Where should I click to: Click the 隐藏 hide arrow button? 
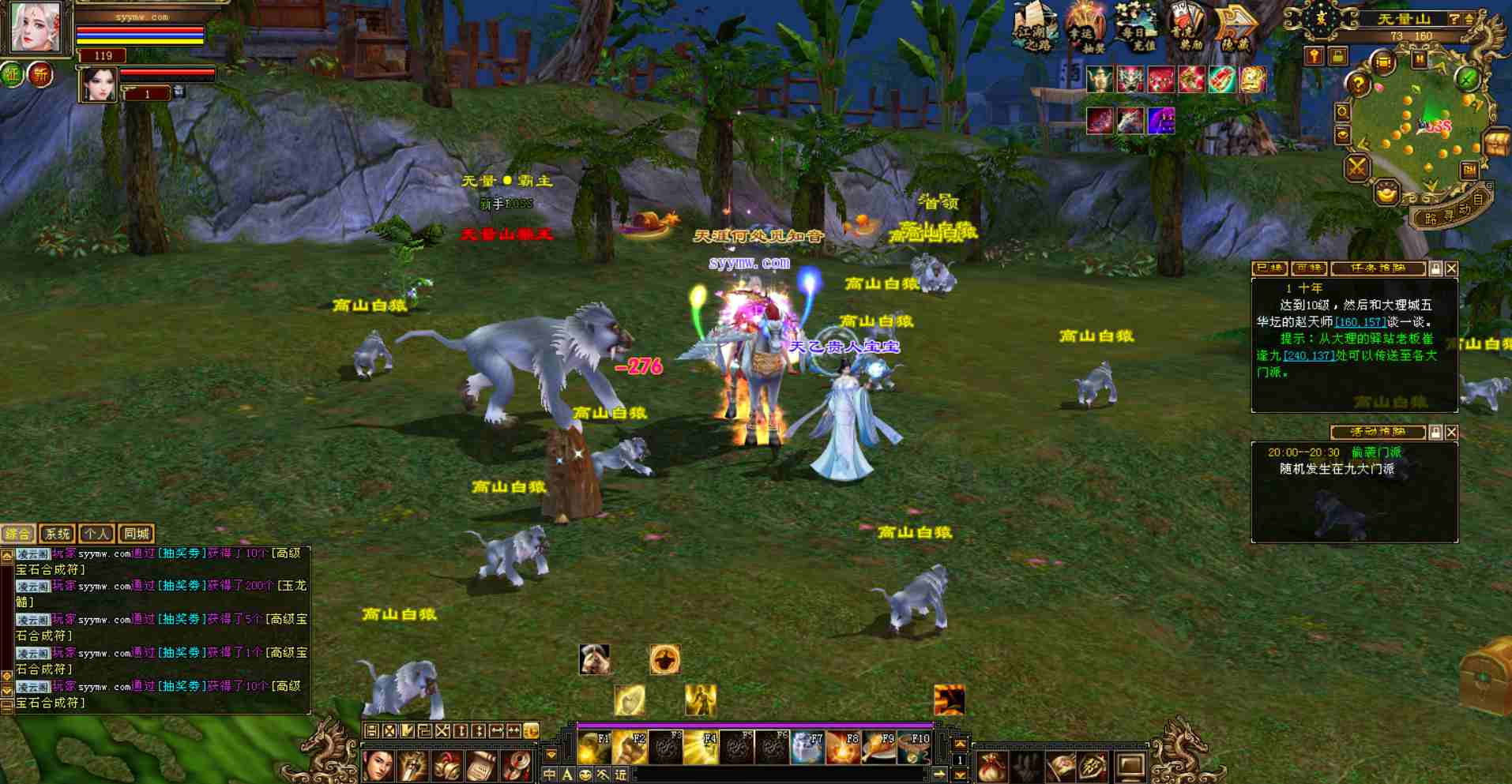click(1235, 28)
